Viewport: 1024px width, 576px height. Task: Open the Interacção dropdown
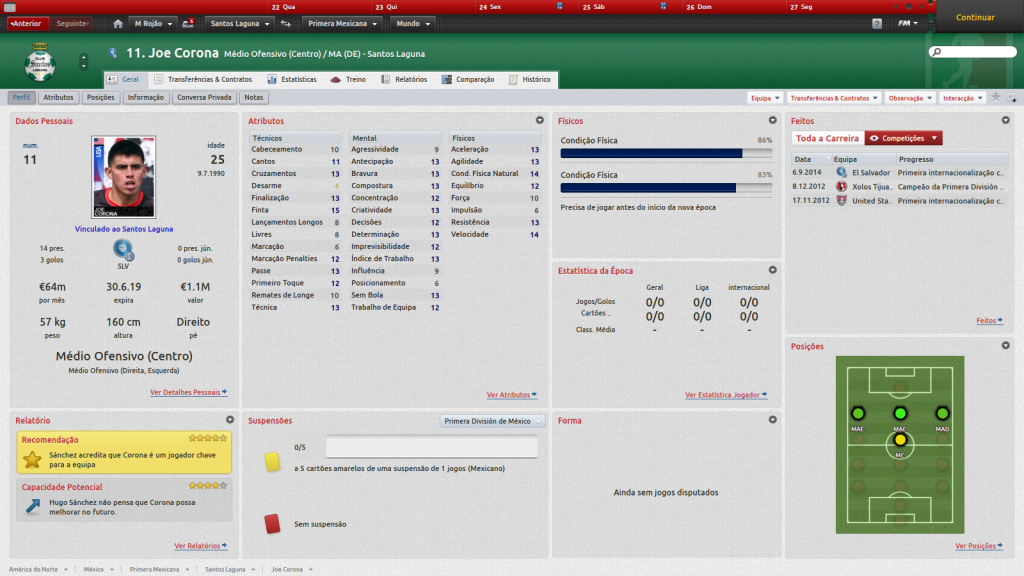[962, 98]
